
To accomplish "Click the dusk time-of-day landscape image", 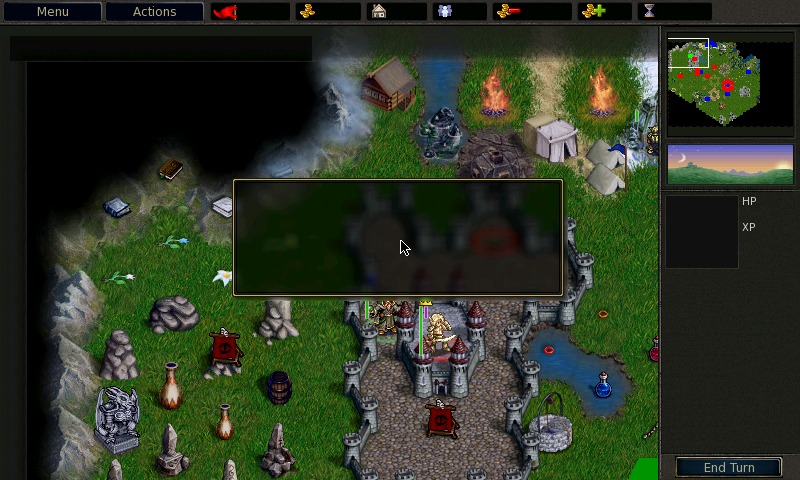I will (x=730, y=164).
